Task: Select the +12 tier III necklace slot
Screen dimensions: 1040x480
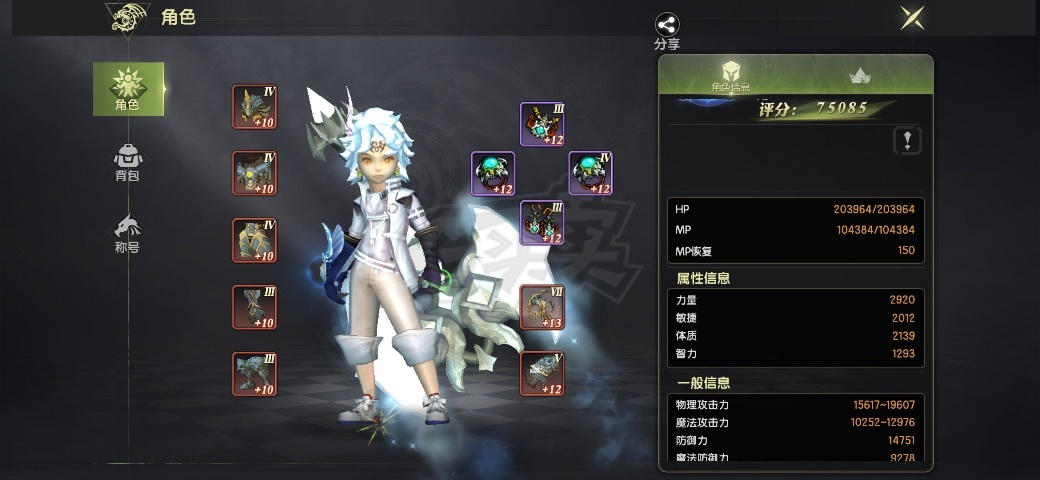Action: [x=542, y=124]
